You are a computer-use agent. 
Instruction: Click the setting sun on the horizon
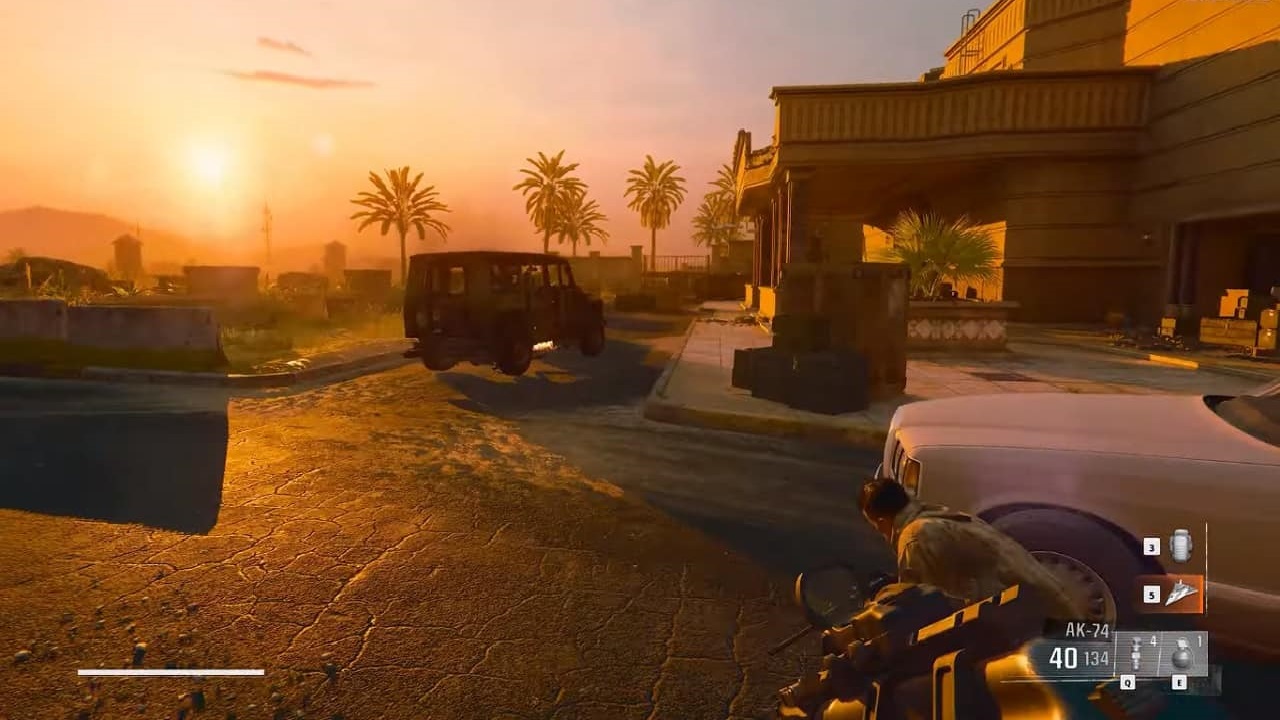point(210,165)
